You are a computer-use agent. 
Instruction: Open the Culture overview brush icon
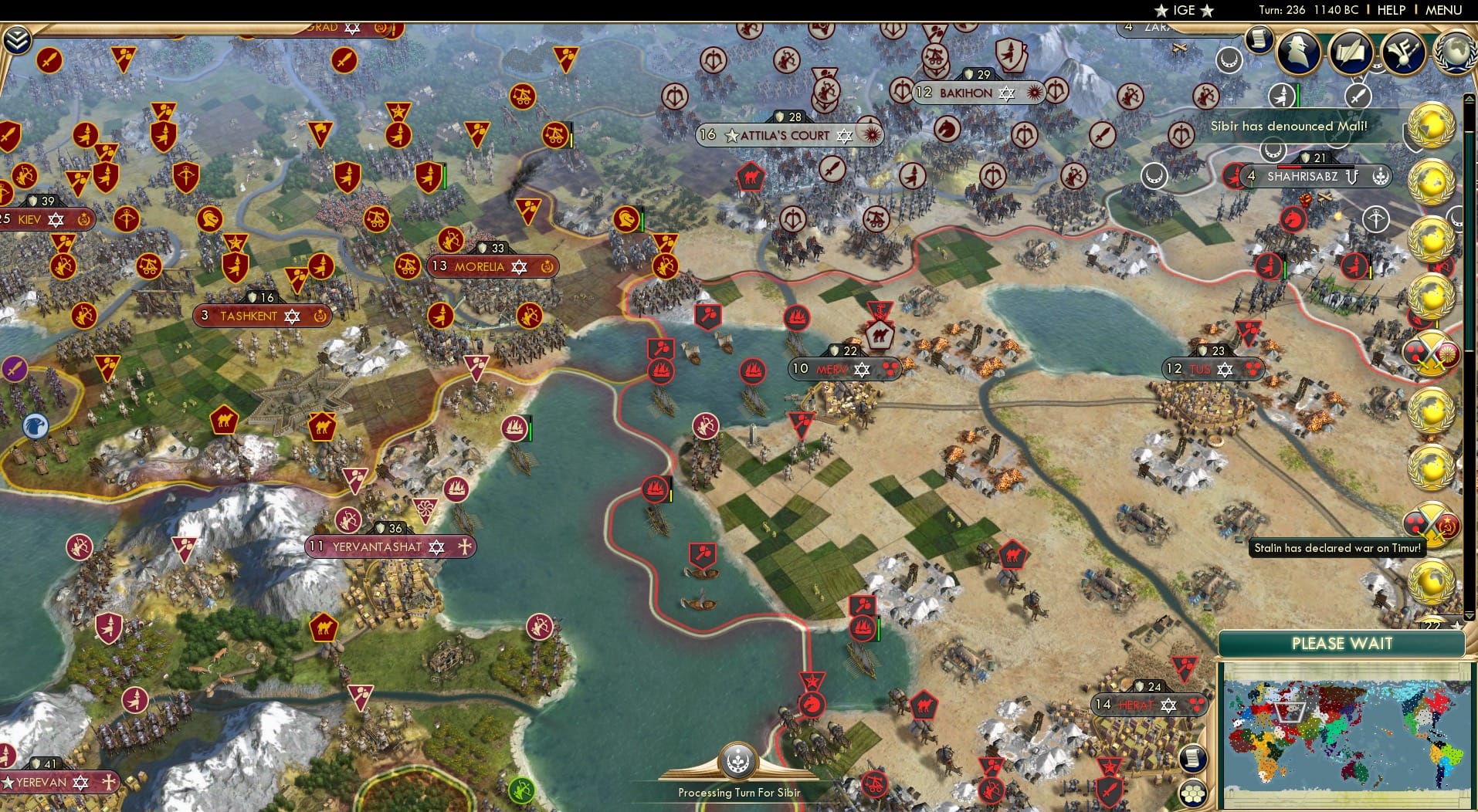point(1402,54)
